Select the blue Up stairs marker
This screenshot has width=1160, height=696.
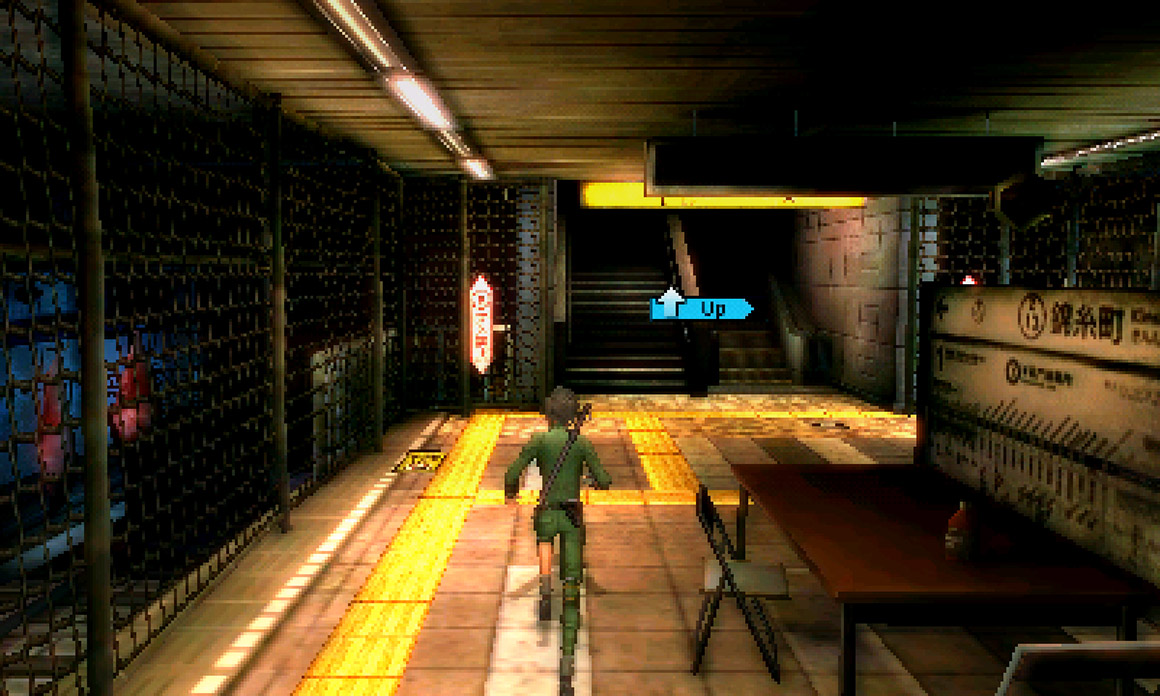701,308
